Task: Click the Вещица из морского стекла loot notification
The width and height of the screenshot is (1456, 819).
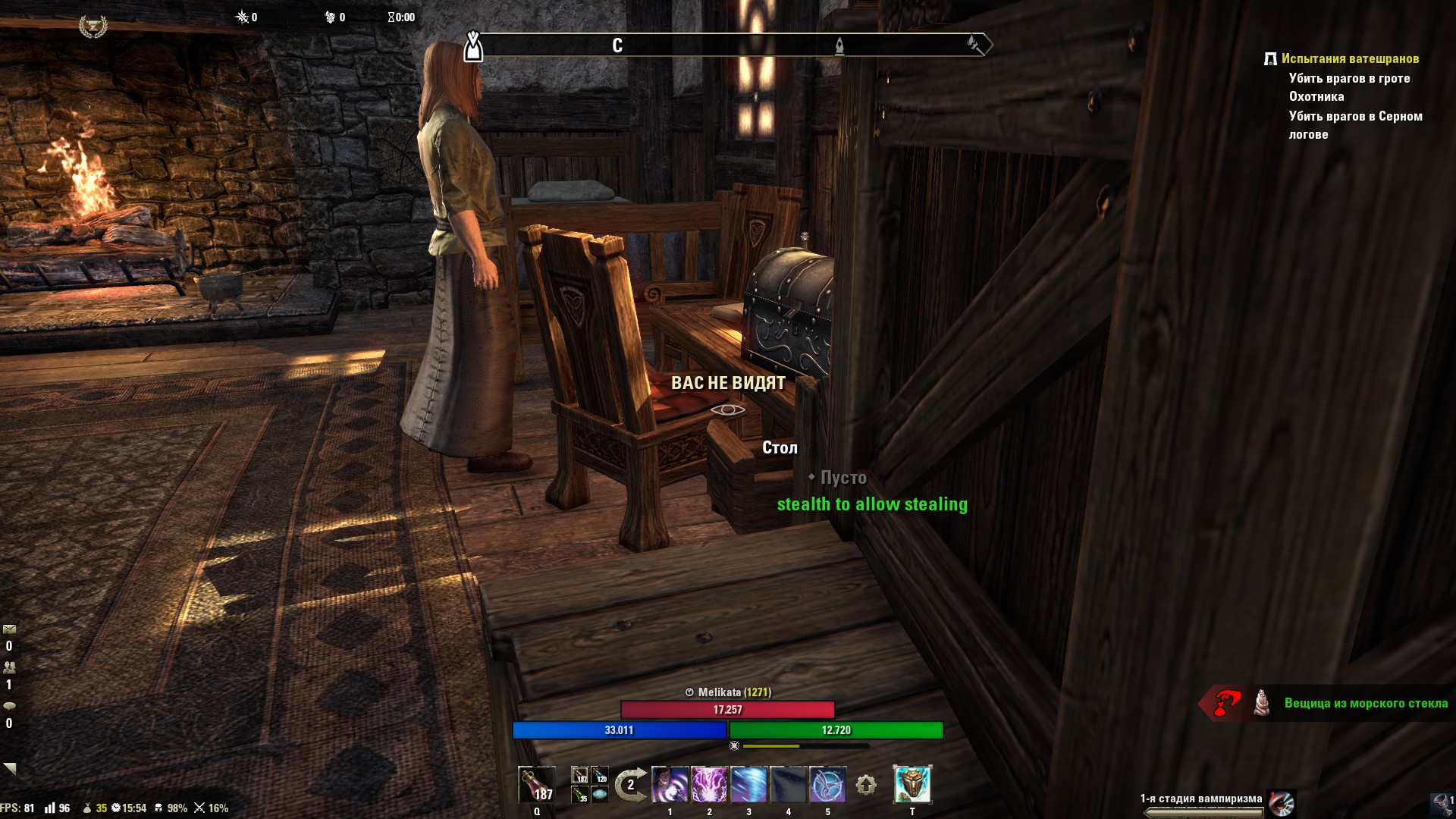Action: pos(1365,703)
